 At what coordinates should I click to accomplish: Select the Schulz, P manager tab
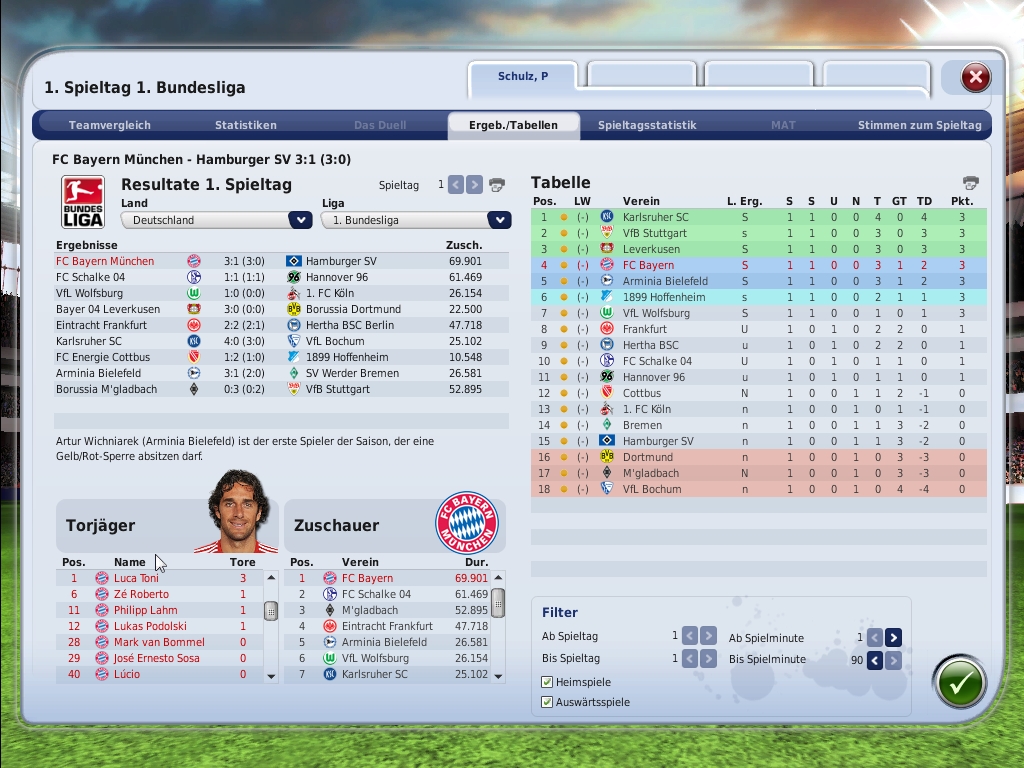pos(523,76)
